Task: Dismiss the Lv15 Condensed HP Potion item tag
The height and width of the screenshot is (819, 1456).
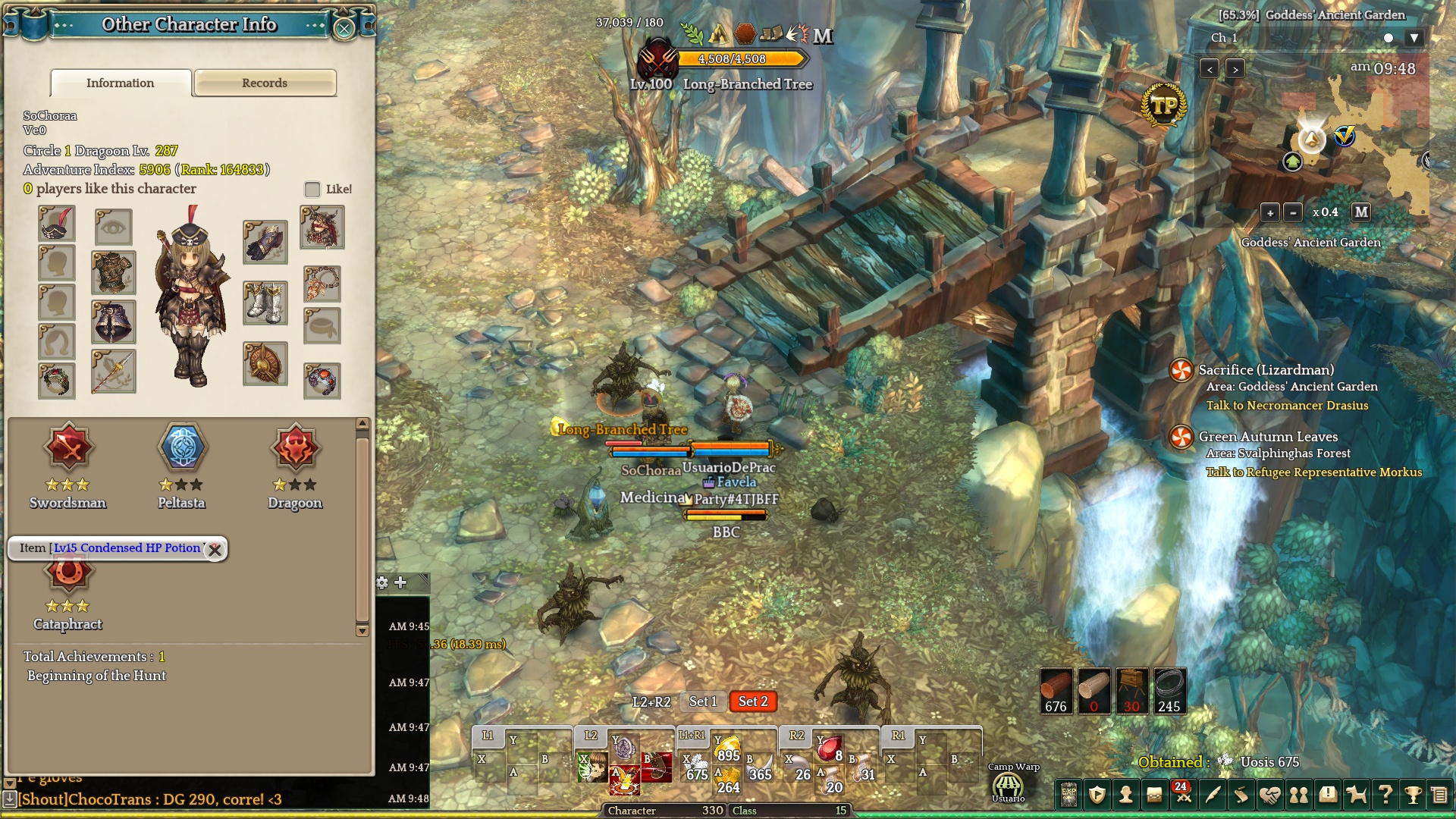Action: click(215, 550)
